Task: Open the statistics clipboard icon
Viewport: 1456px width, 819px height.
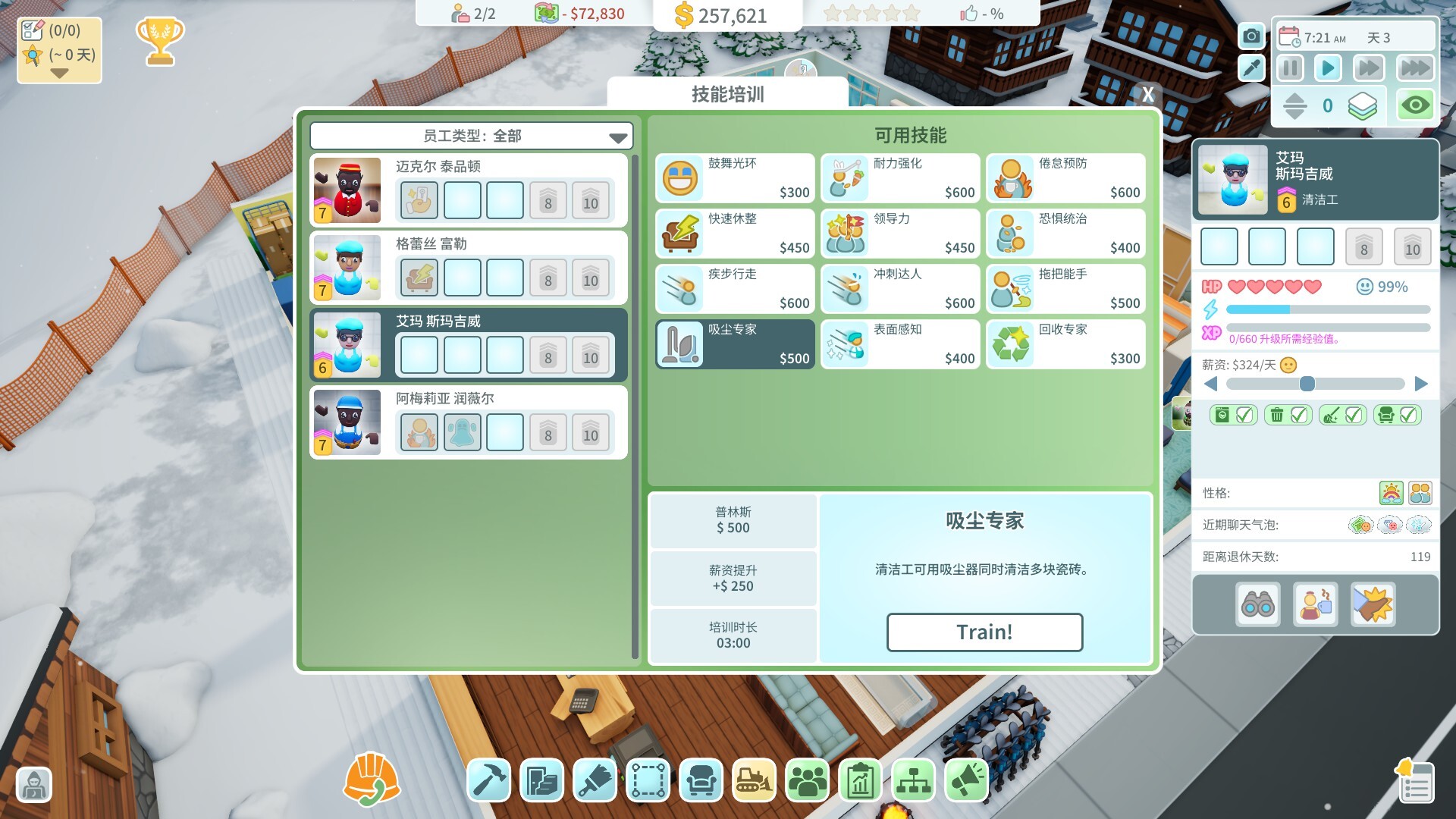Action: pos(859,780)
